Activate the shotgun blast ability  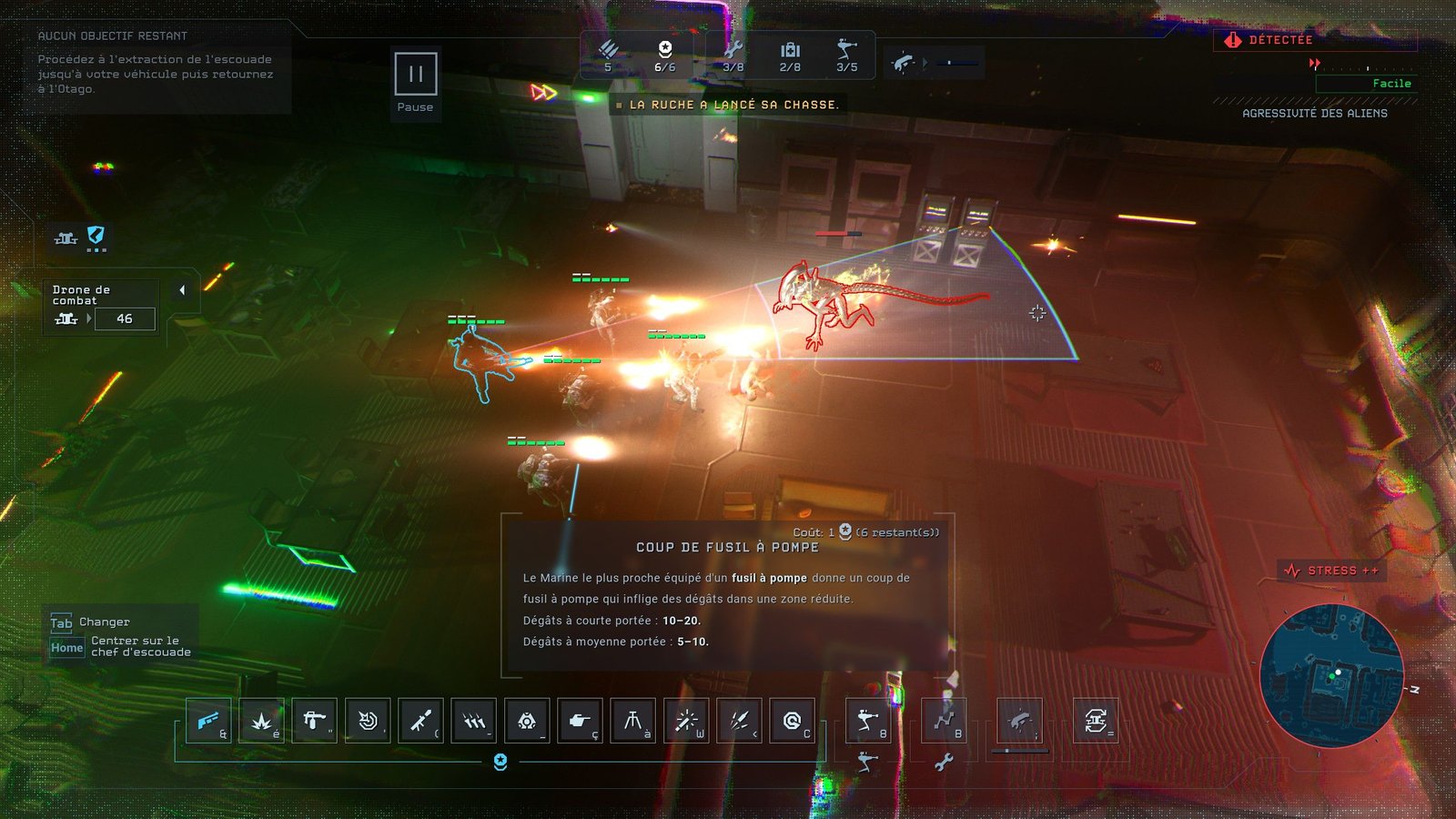pyautogui.click(x=209, y=721)
